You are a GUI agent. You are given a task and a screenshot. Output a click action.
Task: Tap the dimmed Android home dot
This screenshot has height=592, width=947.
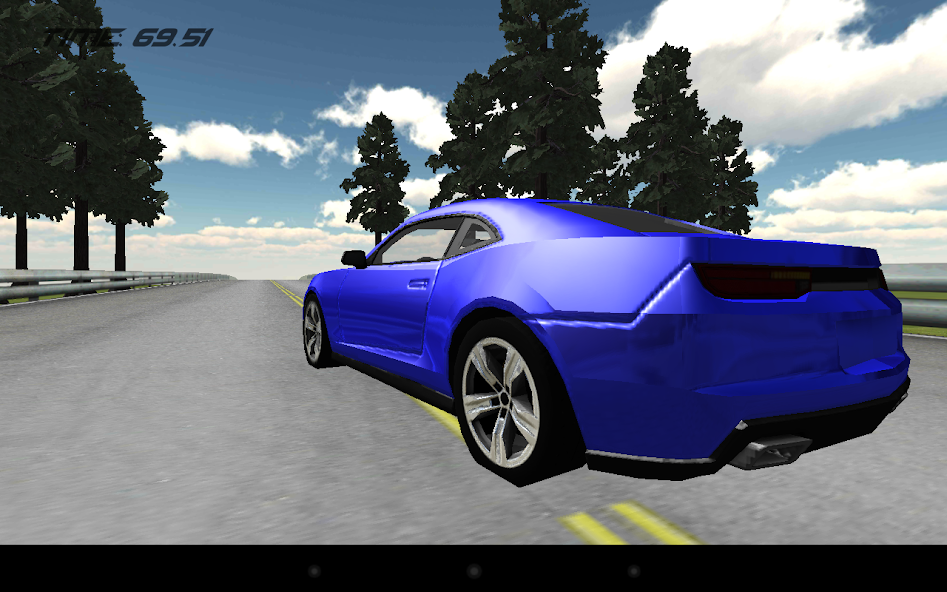tap(474, 571)
